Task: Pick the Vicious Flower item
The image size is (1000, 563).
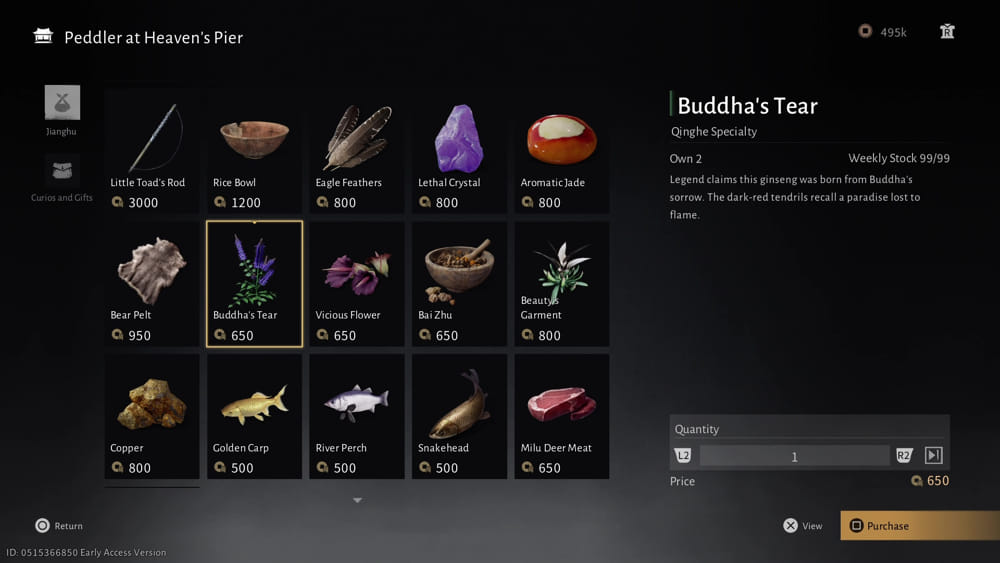Action: pos(357,284)
